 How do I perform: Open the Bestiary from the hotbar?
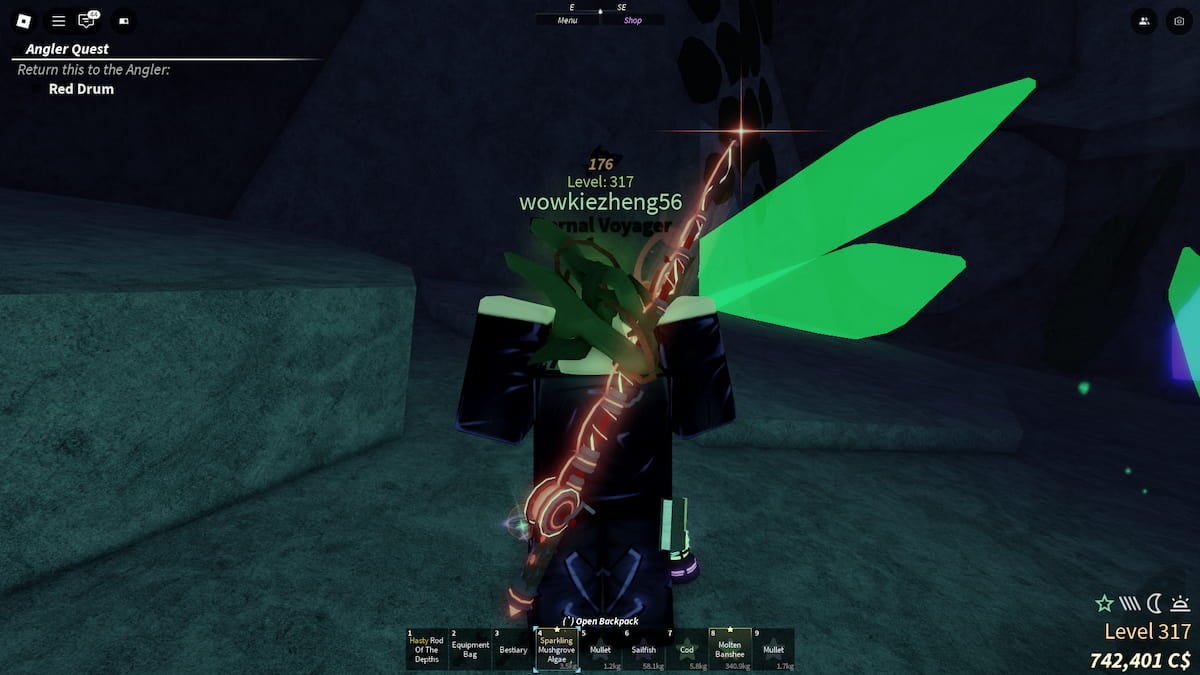tap(513, 649)
